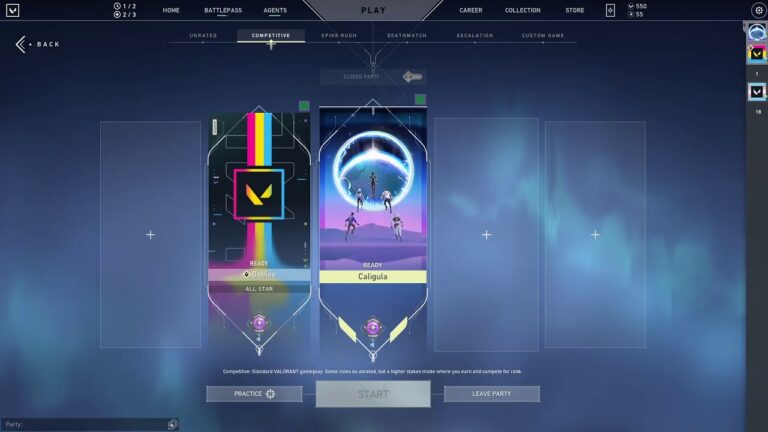
Task: Select Caligula's player card
Action: point(373,200)
